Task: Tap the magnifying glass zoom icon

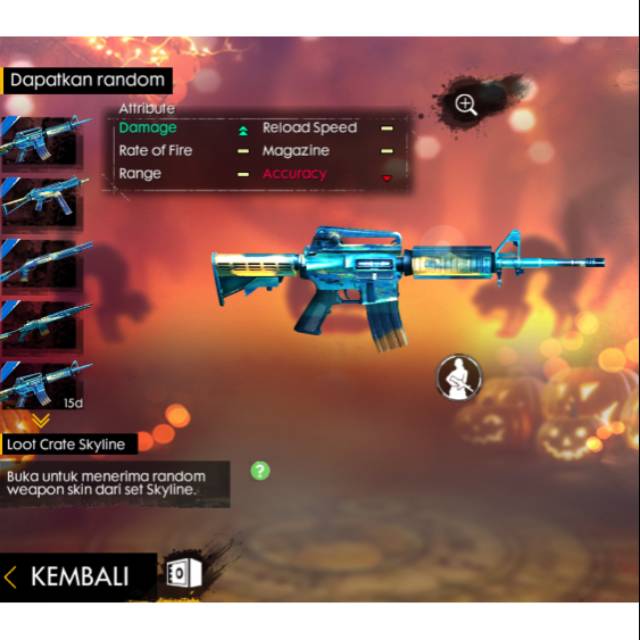Action: pos(465,103)
